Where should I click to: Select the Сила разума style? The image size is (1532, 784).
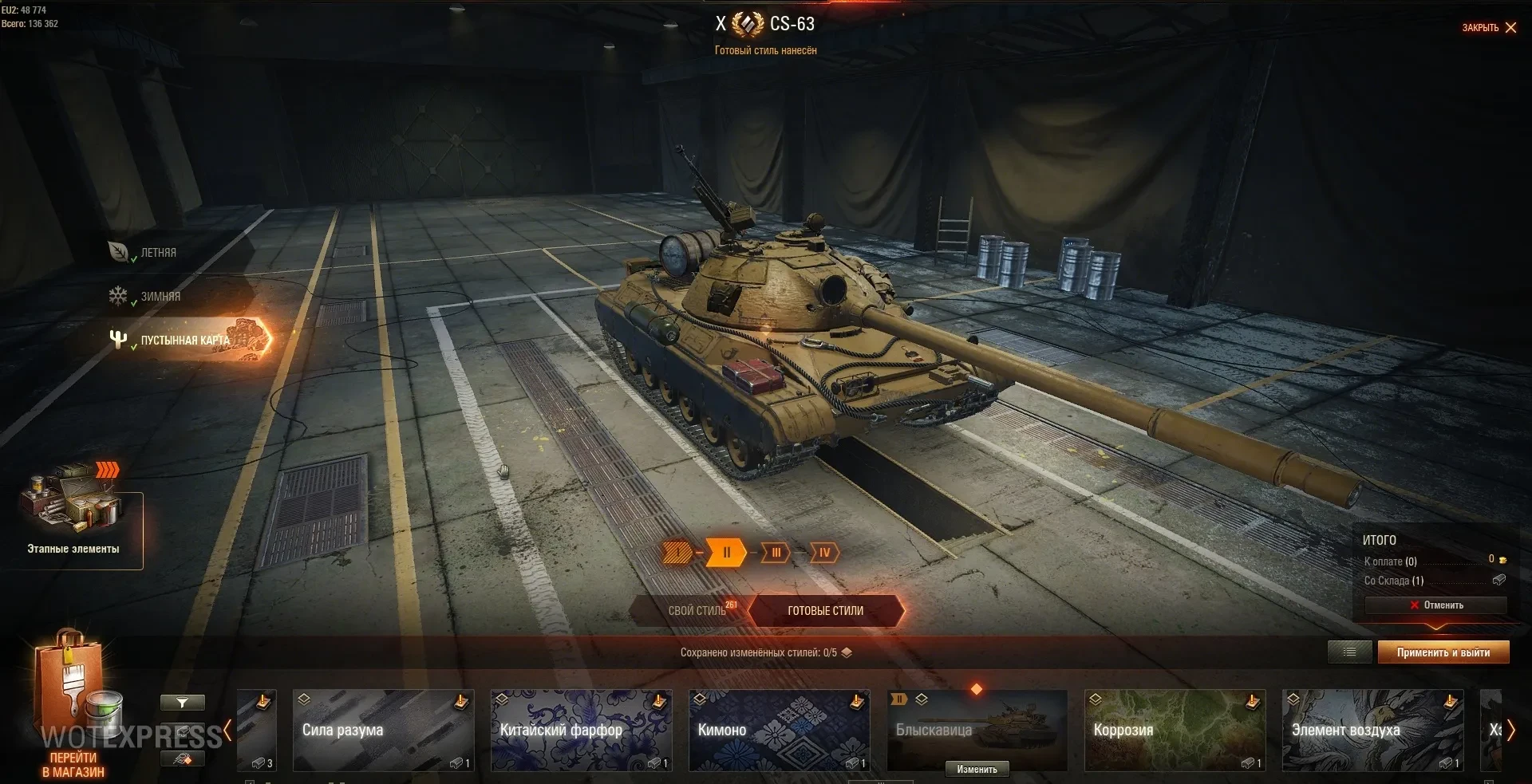coord(383,731)
